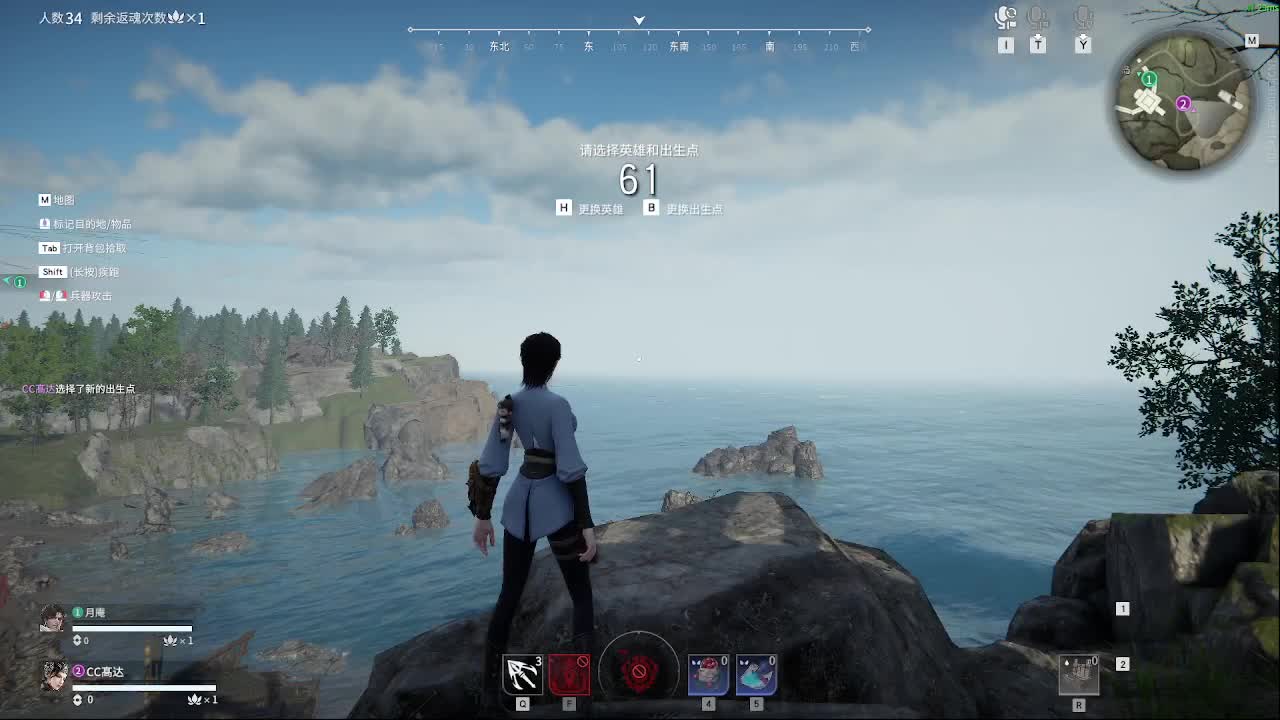This screenshot has height=720, width=1280.
Task: Click the 更换出生点 change spawn option
Action: [693, 209]
